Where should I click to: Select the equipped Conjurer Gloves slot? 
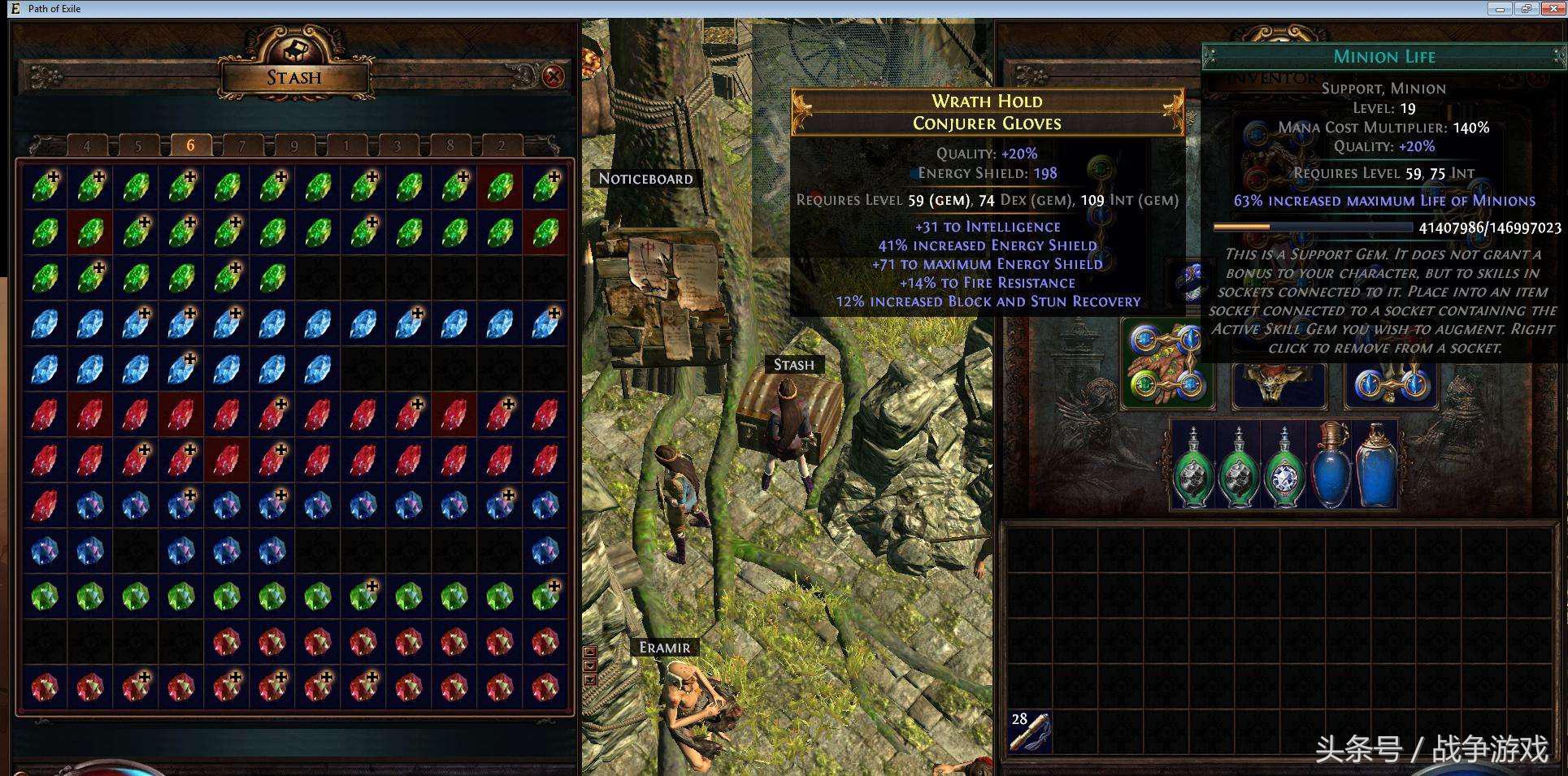[x=1167, y=363]
